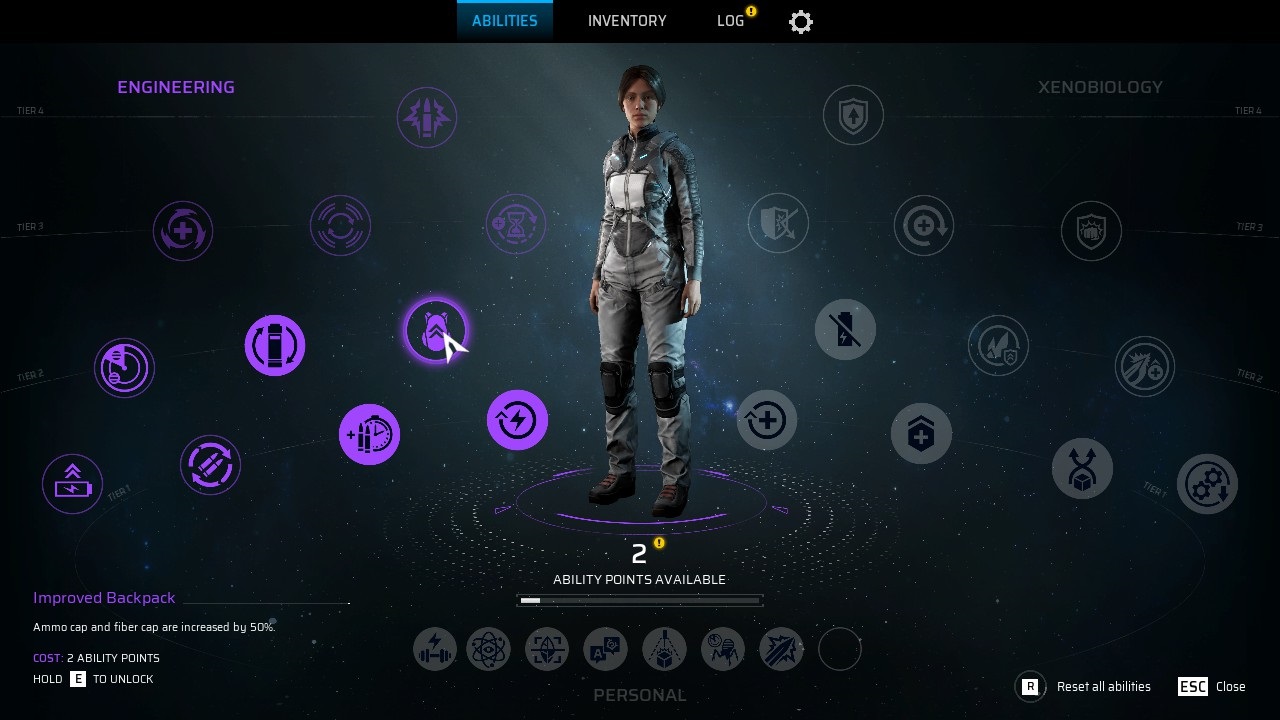Viewport: 1280px width, 720px height.
Task: Open the Inventory tab
Action: pos(627,21)
